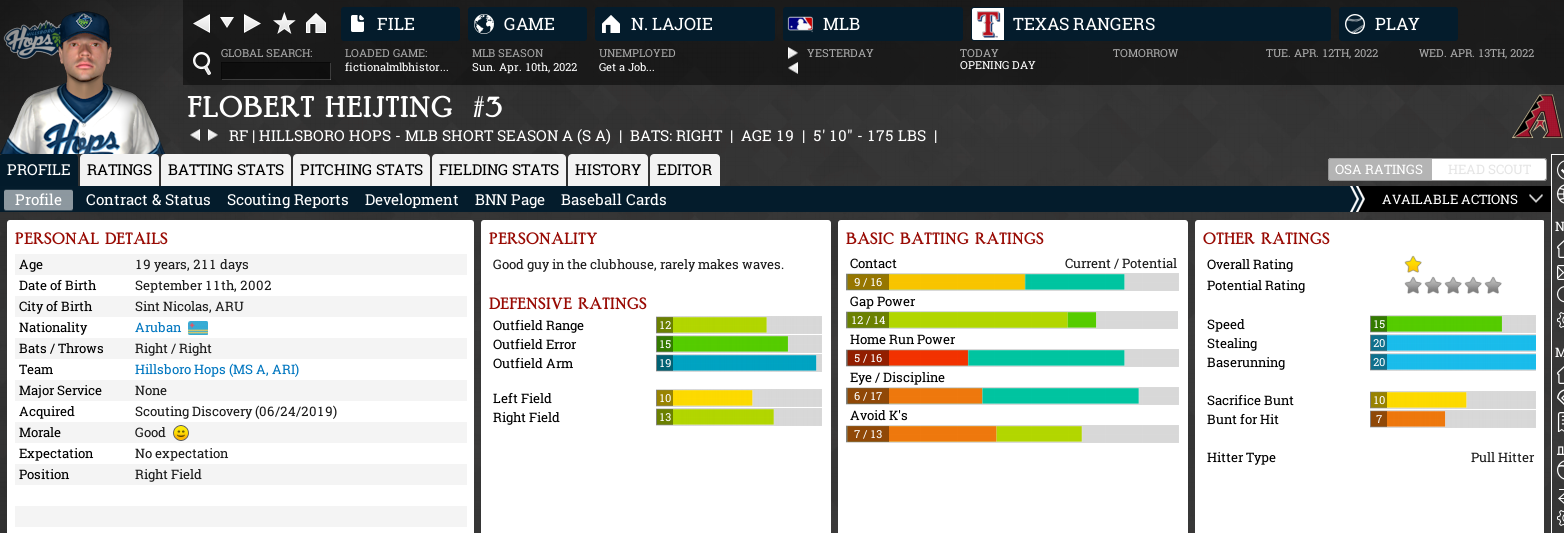The width and height of the screenshot is (1564, 533).
Task: Open the Baseball Cards subtab
Action: (614, 200)
